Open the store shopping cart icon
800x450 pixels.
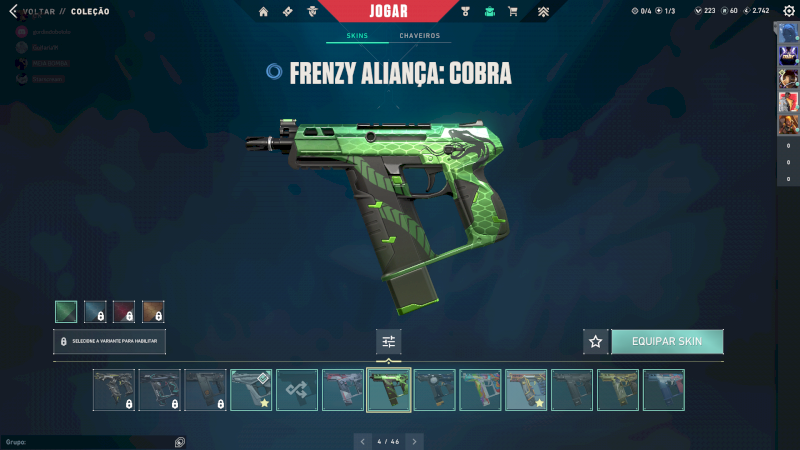click(x=513, y=12)
